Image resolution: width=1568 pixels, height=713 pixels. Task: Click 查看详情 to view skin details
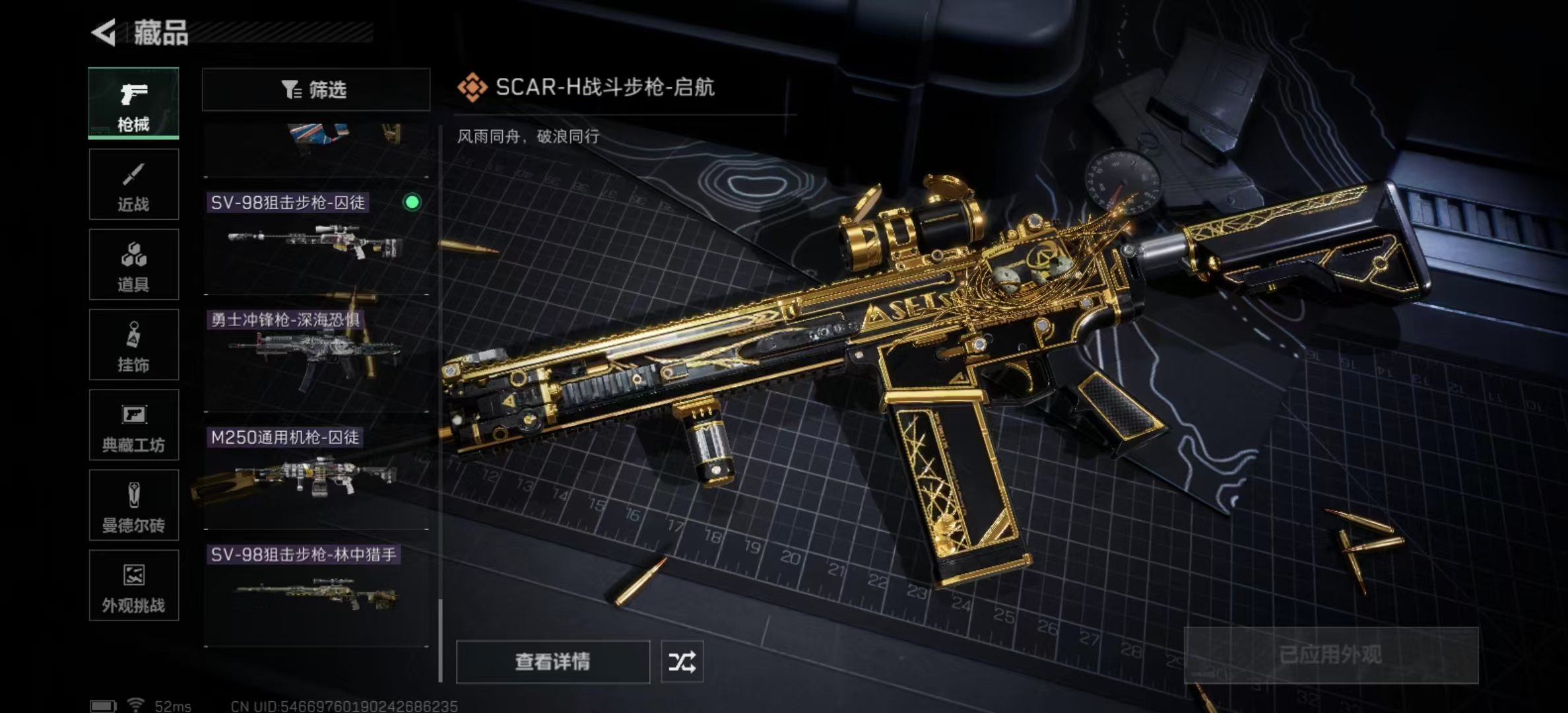pos(552,662)
